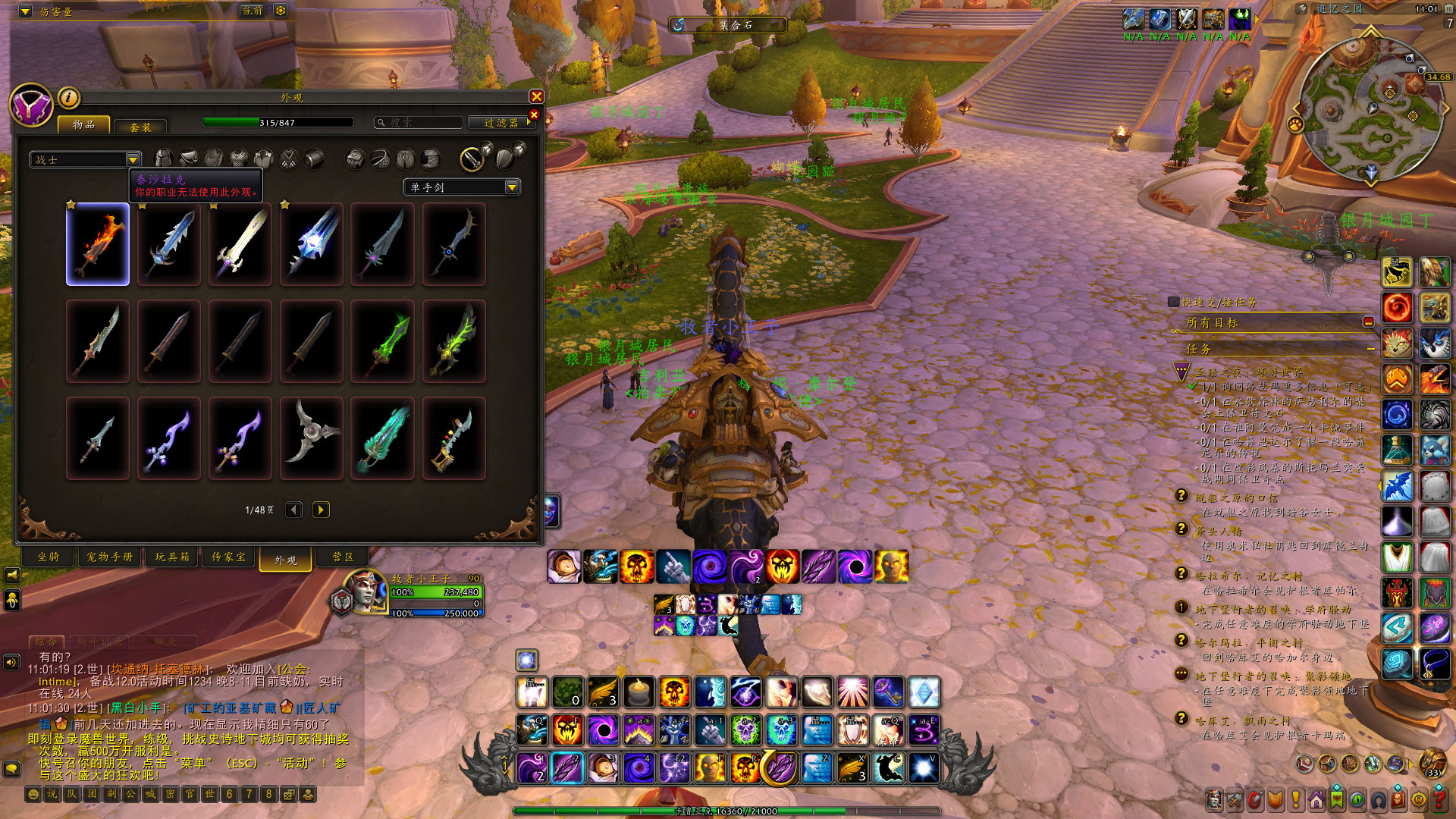Toggle the 快速交/接任务 checkbox

1174,302
